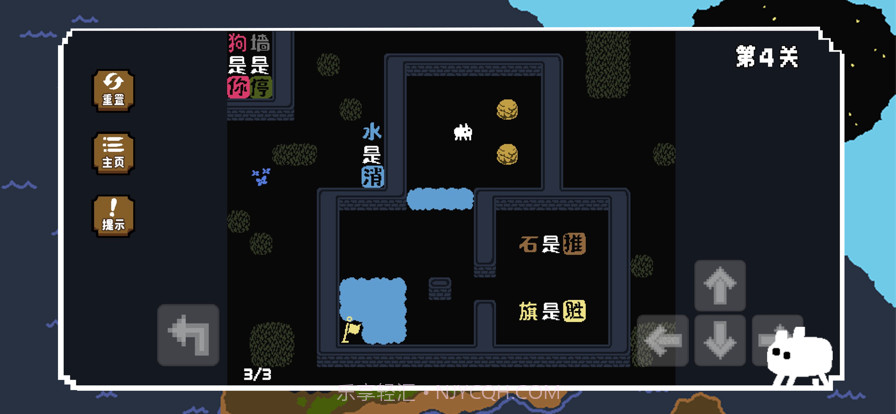Tap the left arrow on the d-pad

663,340
